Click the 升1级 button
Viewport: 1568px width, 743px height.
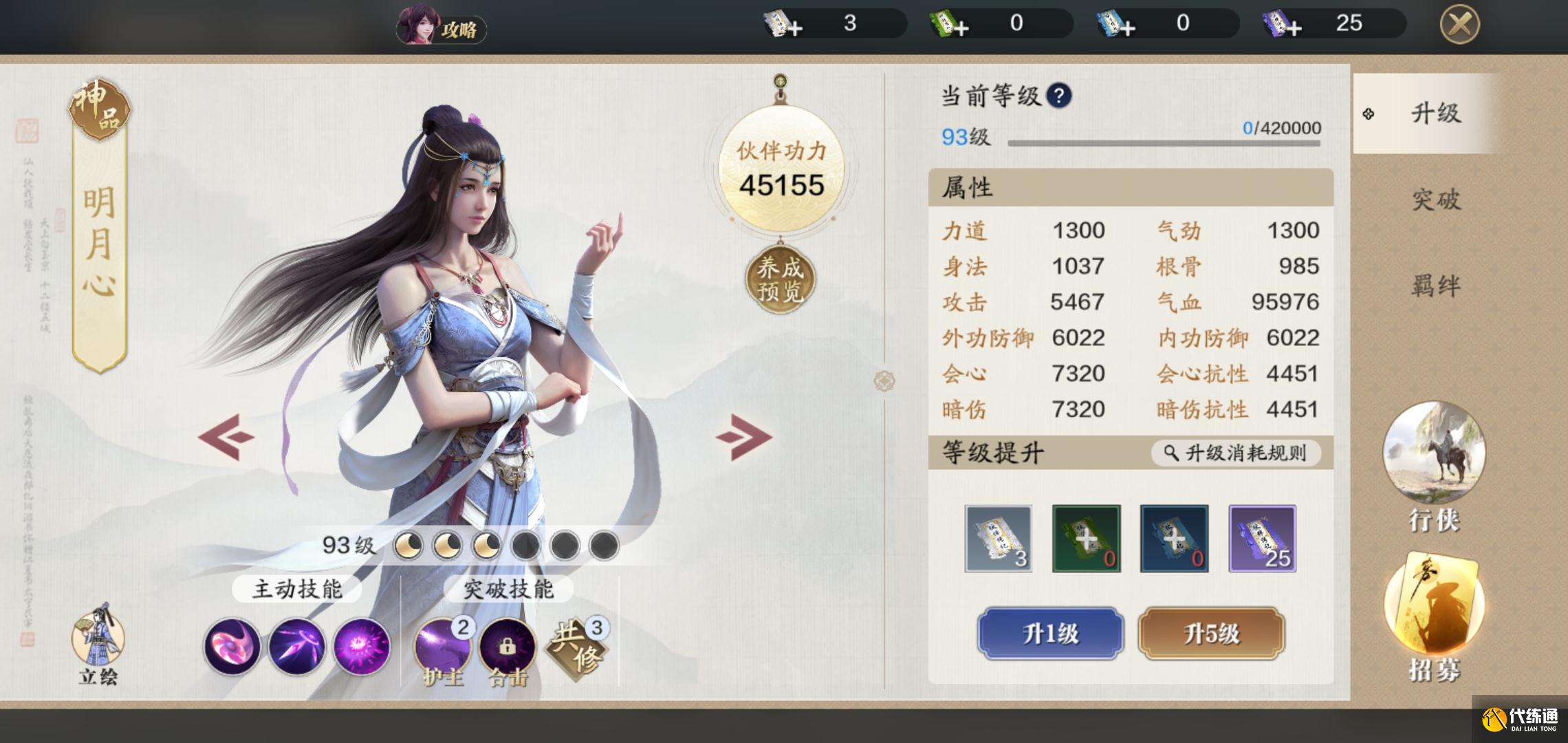[1050, 633]
